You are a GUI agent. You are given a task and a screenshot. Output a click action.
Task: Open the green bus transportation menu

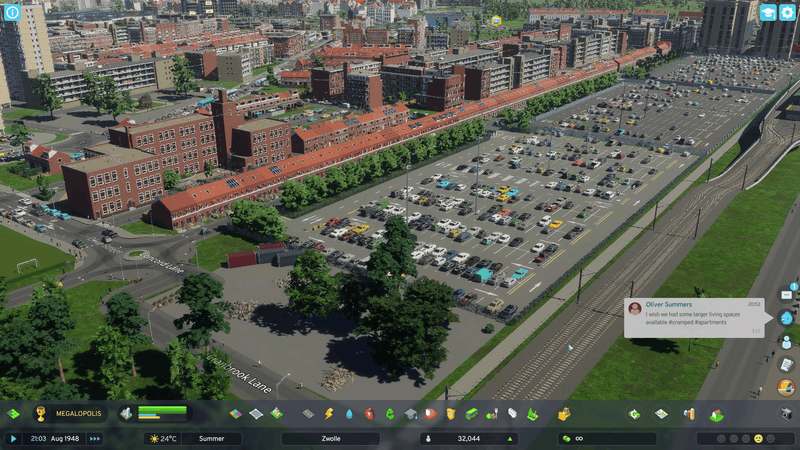click(x=471, y=413)
